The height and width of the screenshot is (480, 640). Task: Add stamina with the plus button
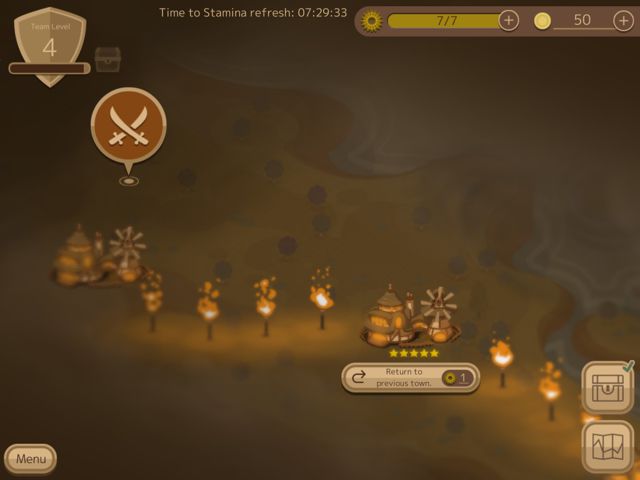tap(508, 20)
